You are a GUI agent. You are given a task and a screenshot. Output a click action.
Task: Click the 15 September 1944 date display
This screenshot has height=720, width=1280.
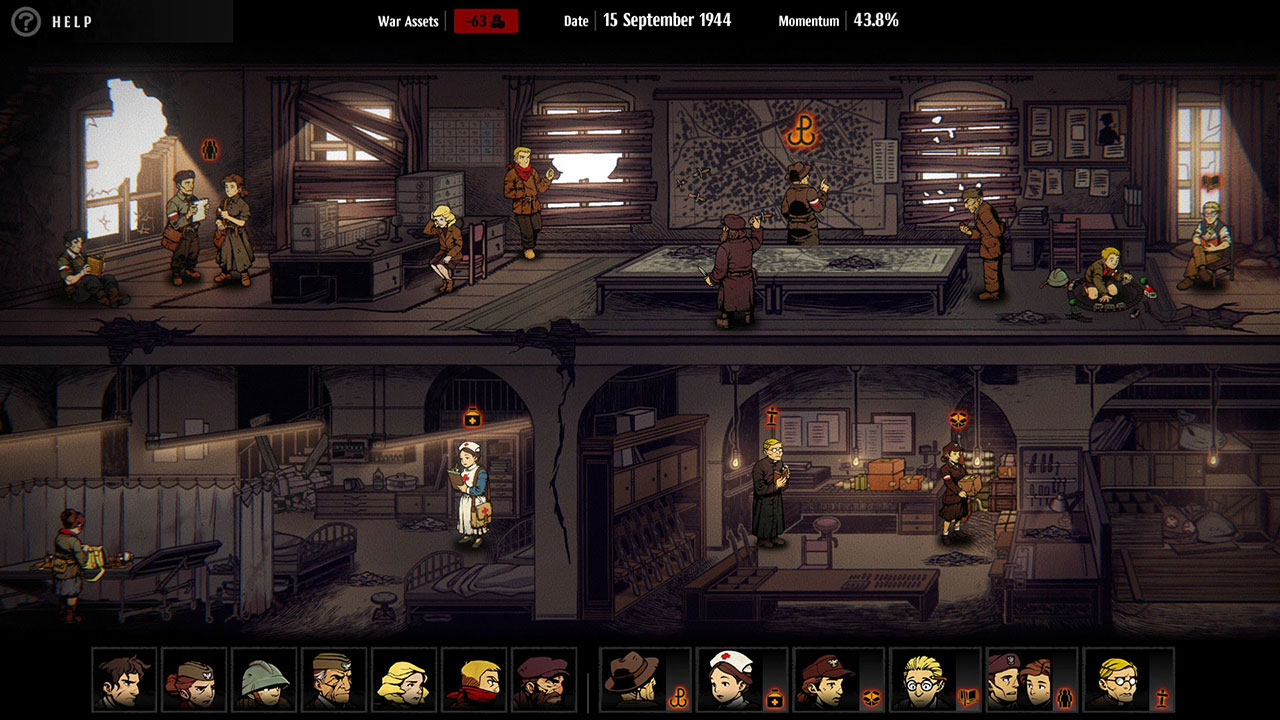(664, 20)
